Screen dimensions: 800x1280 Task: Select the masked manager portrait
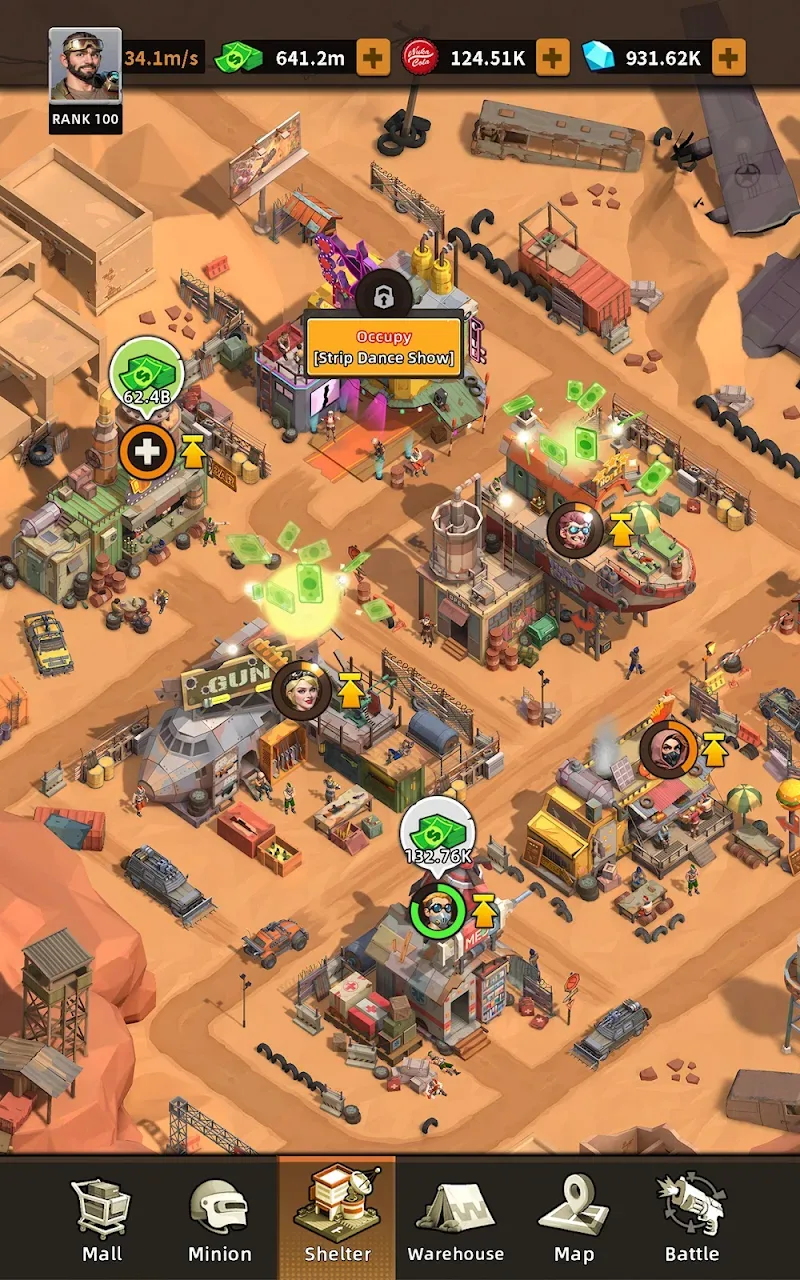click(667, 749)
